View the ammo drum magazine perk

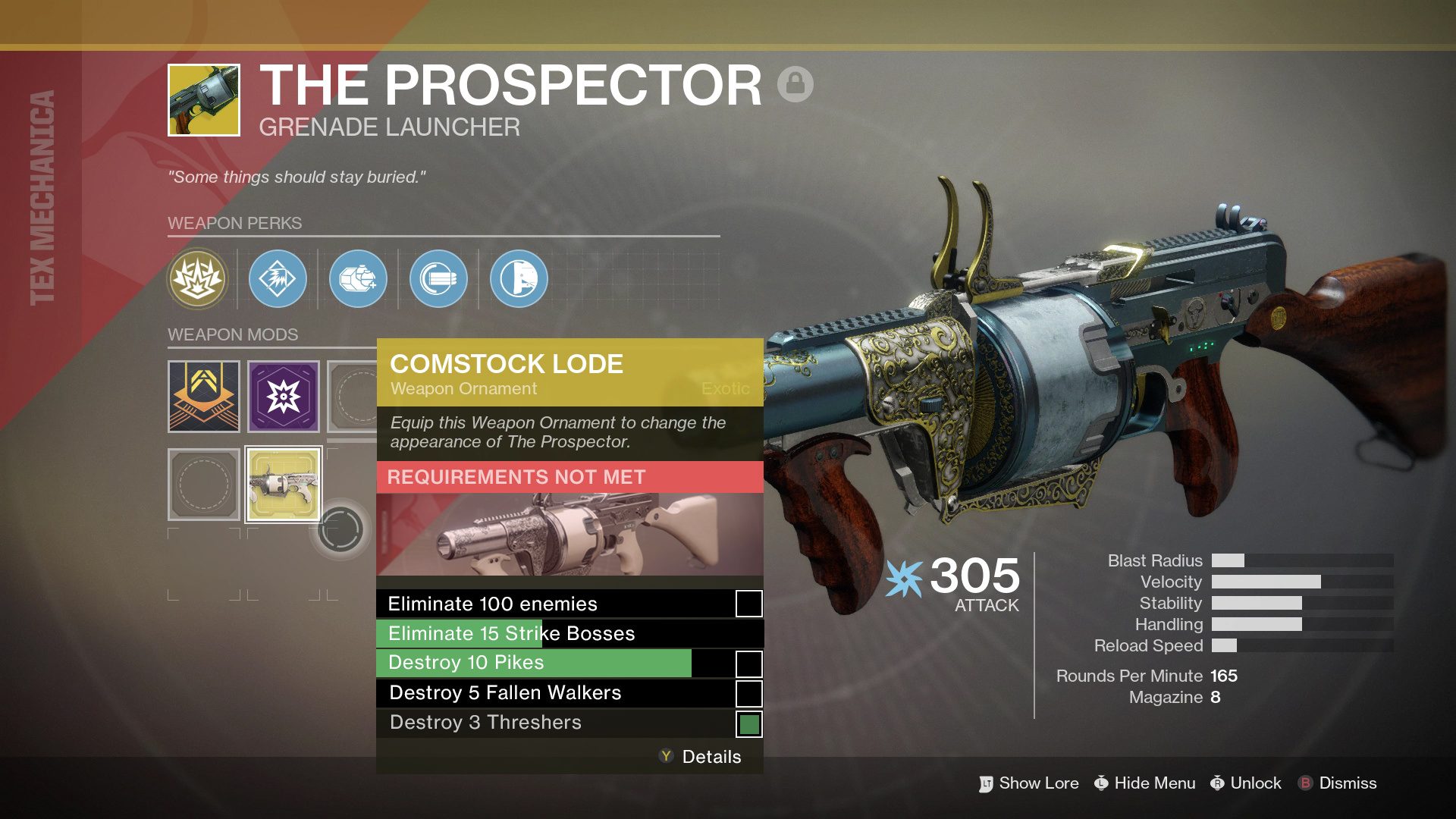click(439, 279)
